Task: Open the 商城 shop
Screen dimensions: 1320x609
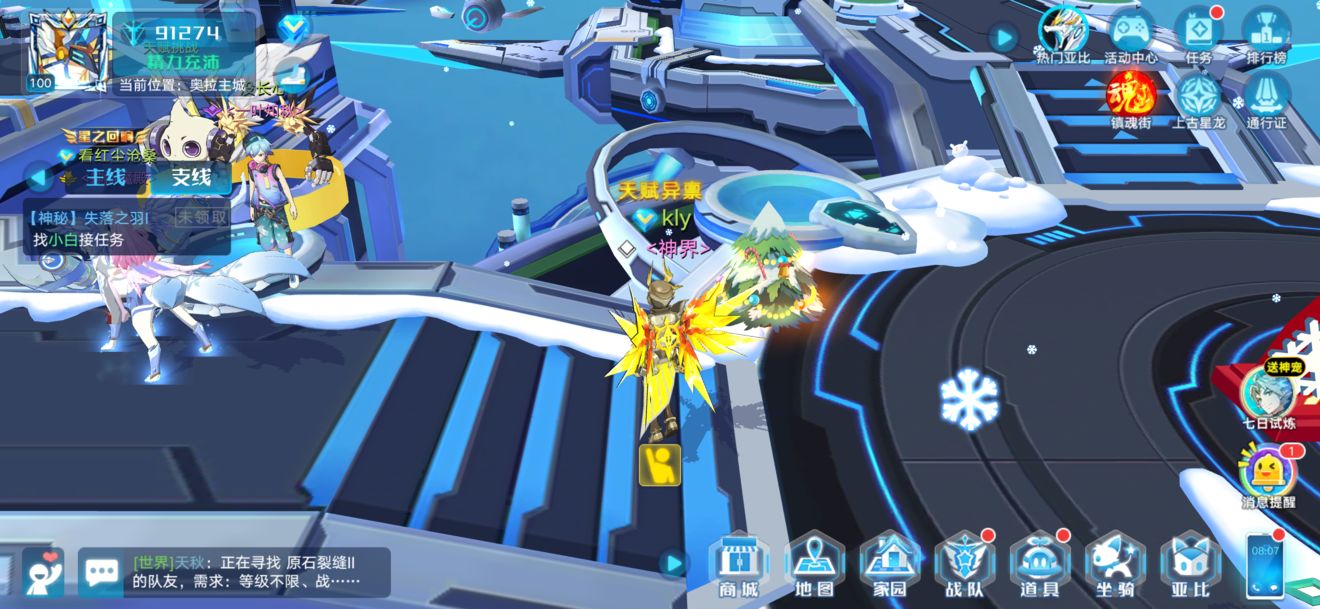Action: click(x=738, y=565)
